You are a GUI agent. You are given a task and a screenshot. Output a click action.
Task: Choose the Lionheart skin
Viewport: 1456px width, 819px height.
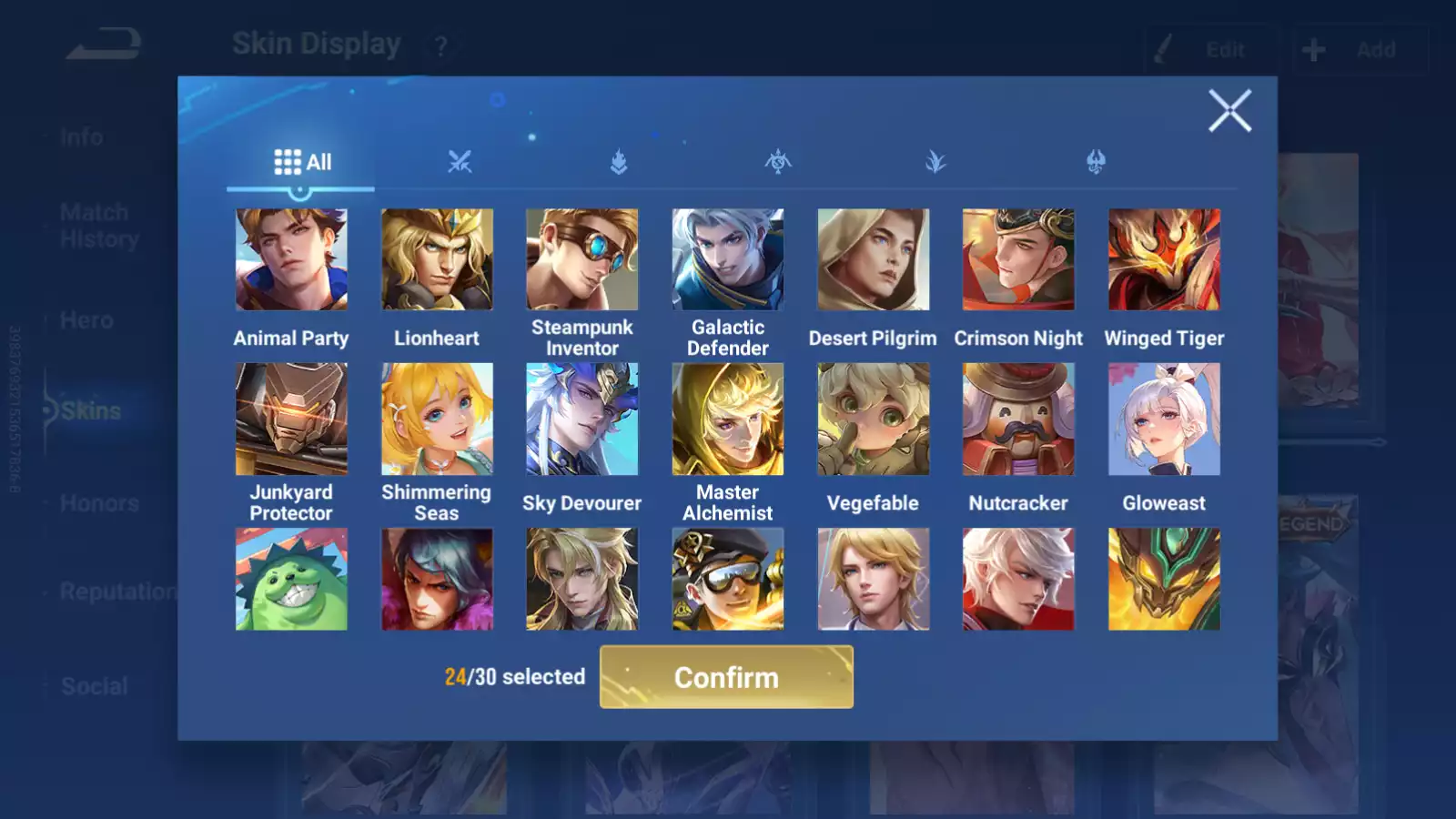pyautogui.click(x=437, y=260)
